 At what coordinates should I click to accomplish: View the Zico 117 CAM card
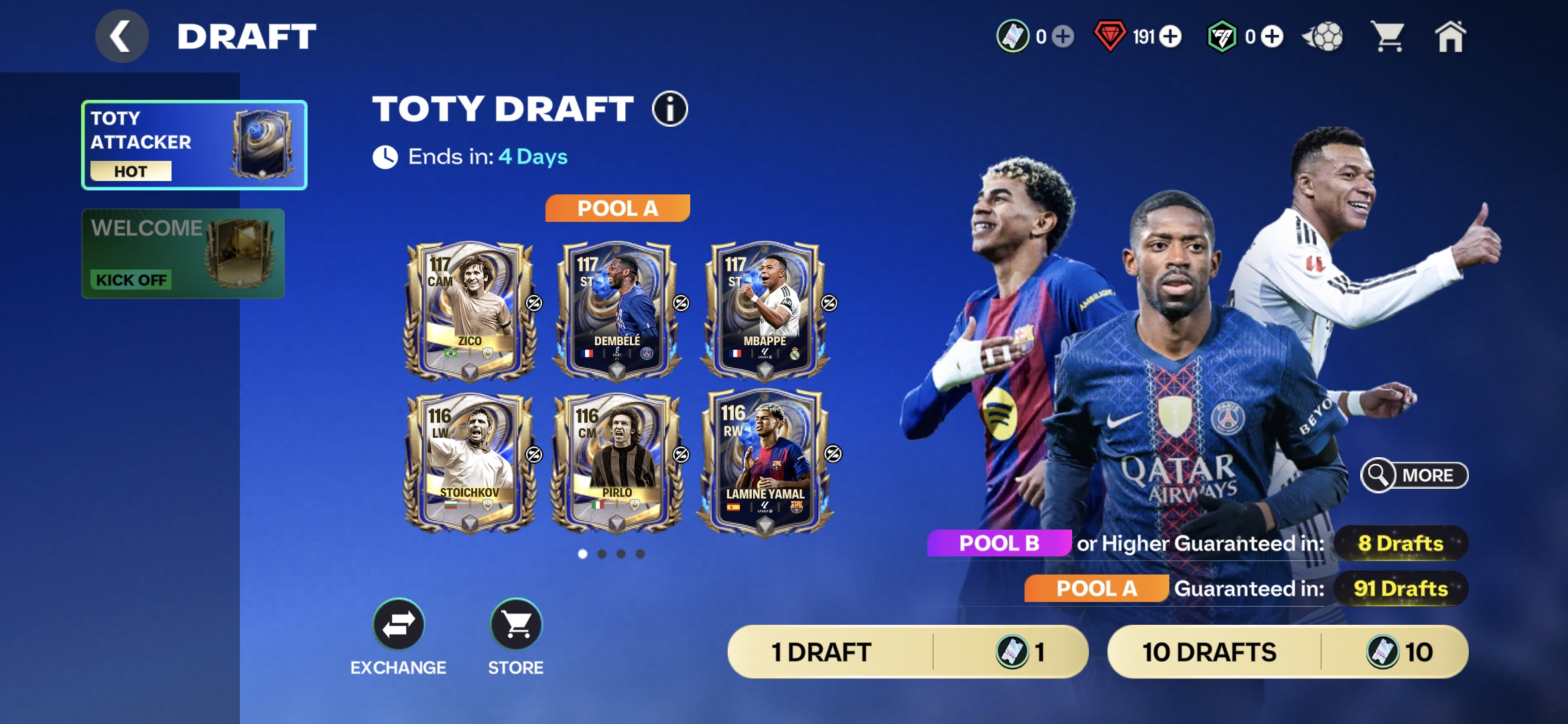pyautogui.click(x=470, y=311)
